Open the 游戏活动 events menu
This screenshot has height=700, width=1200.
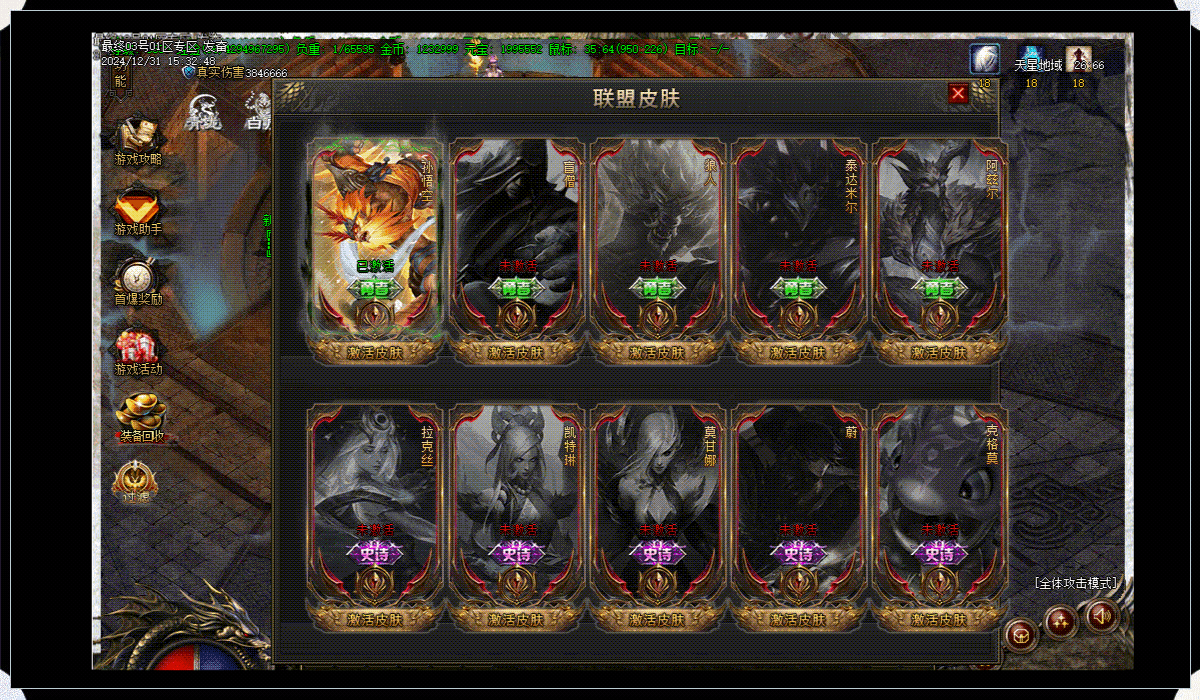click(x=138, y=350)
